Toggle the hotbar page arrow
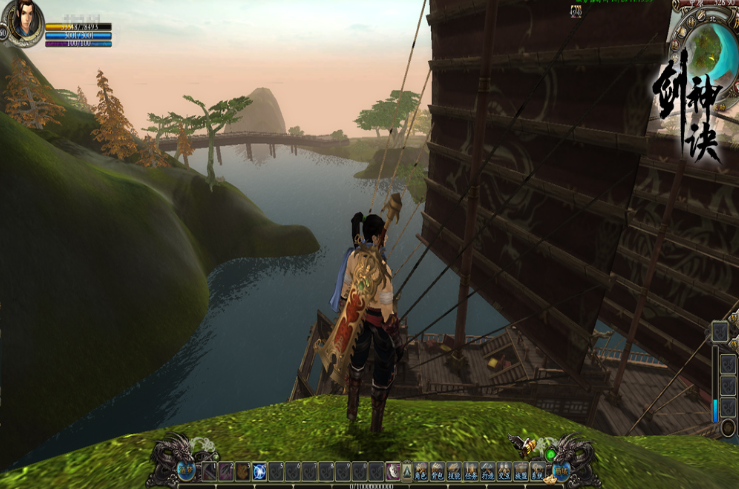This screenshot has width=739, height=489. 407,471
